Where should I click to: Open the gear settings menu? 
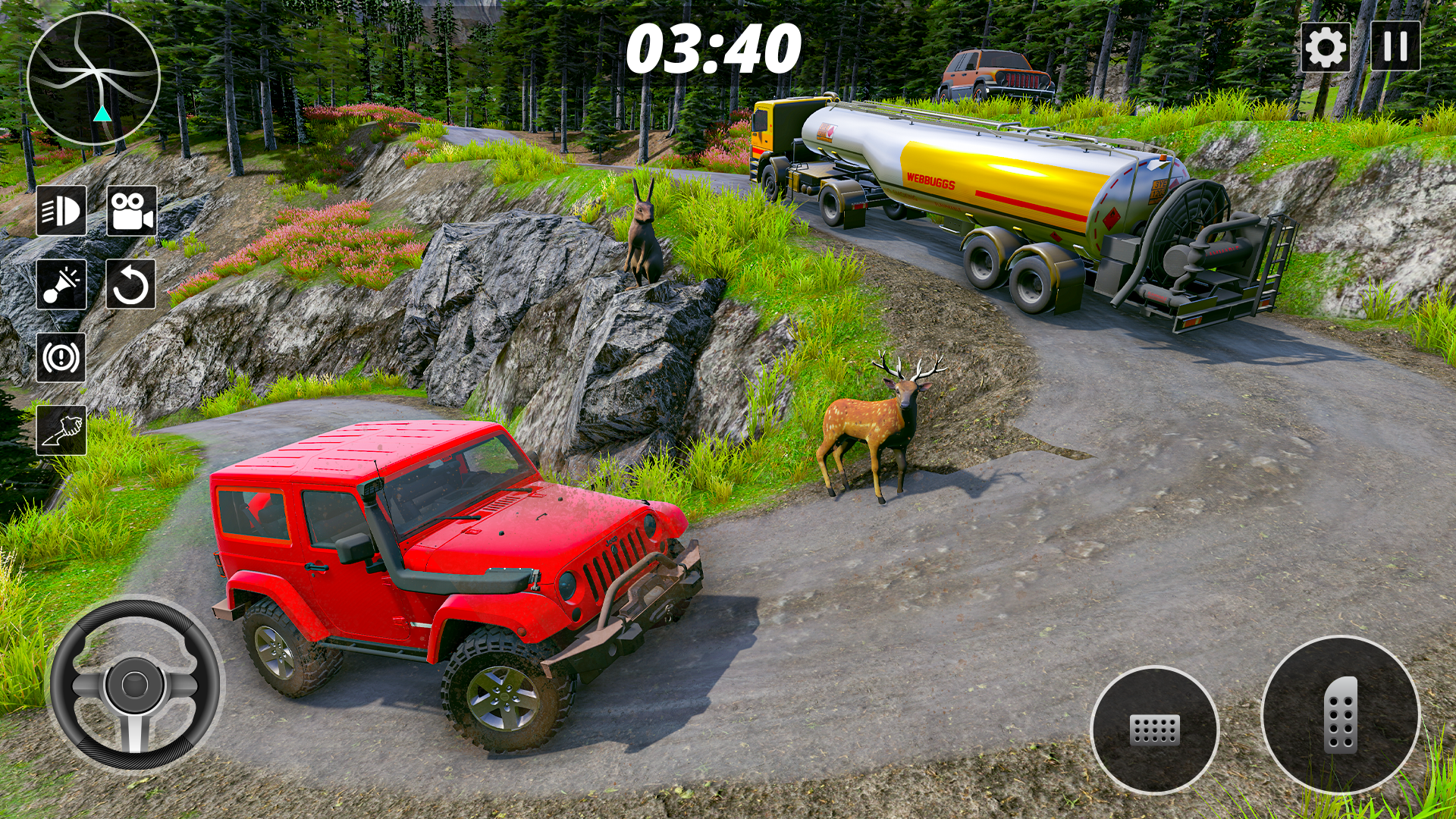pyautogui.click(x=1325, y=47)
